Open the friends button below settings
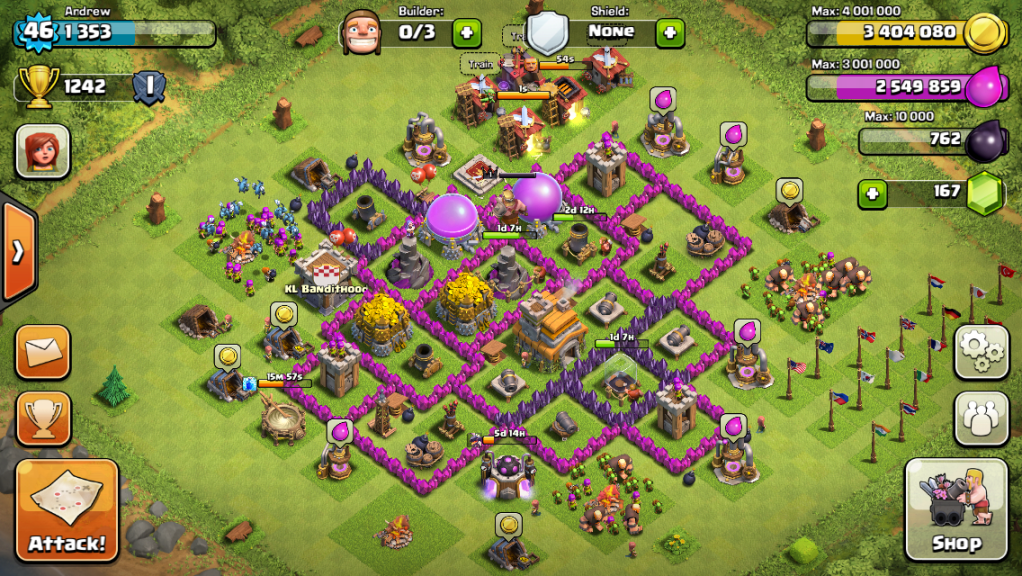The image size is (1022, 576). point(981,418)
